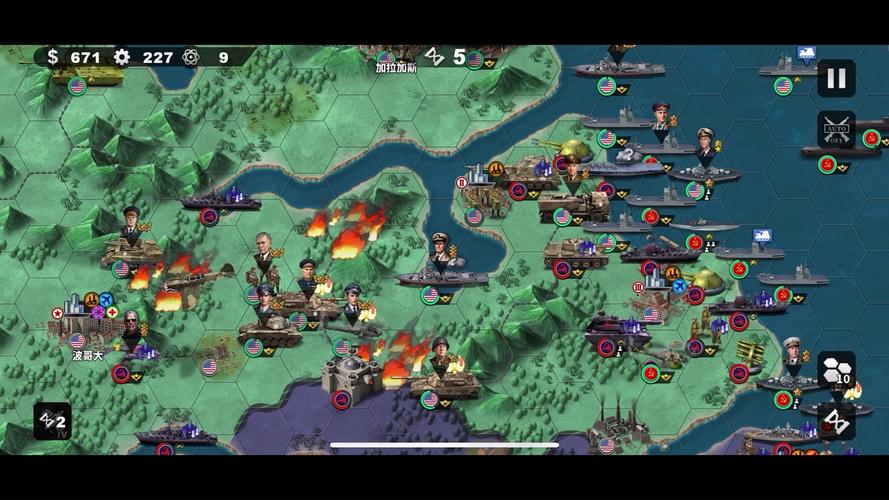Pause the game with the pause button
The width and height of the screenshot is (889, 500).
coord(836,78)
